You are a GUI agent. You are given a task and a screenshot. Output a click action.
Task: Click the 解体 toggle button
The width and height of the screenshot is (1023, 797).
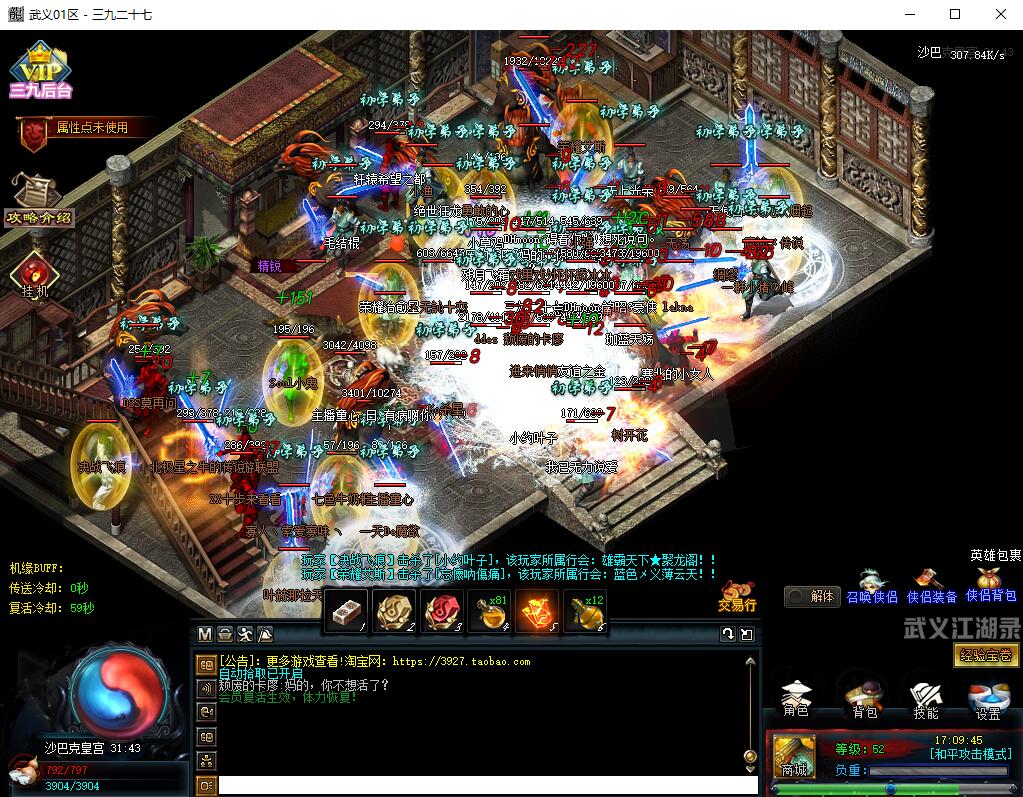pyautogui.click(x=811, y=596)
